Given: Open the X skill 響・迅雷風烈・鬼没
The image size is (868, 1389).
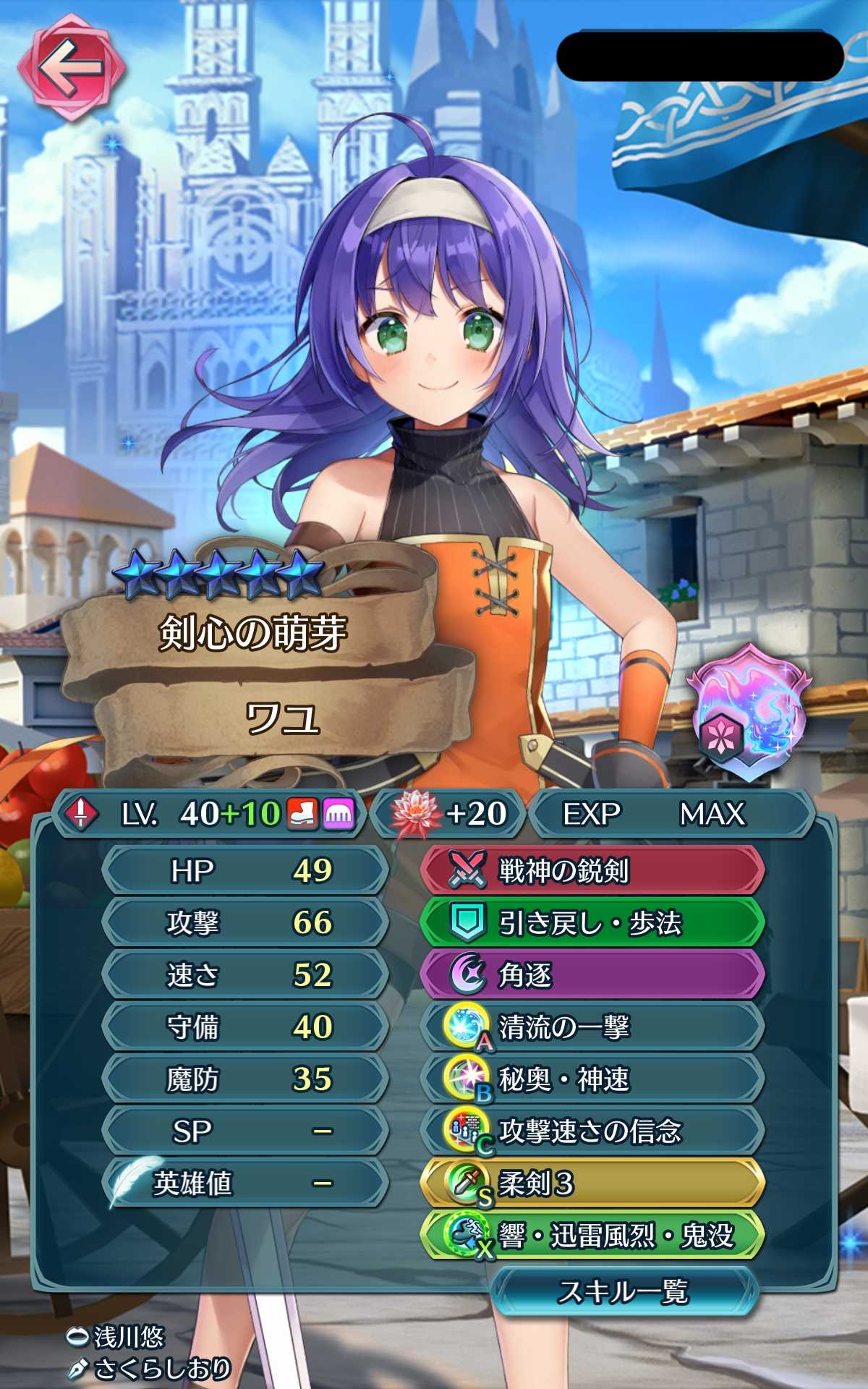Looking at the screenshot, I should click(592, 1236).
